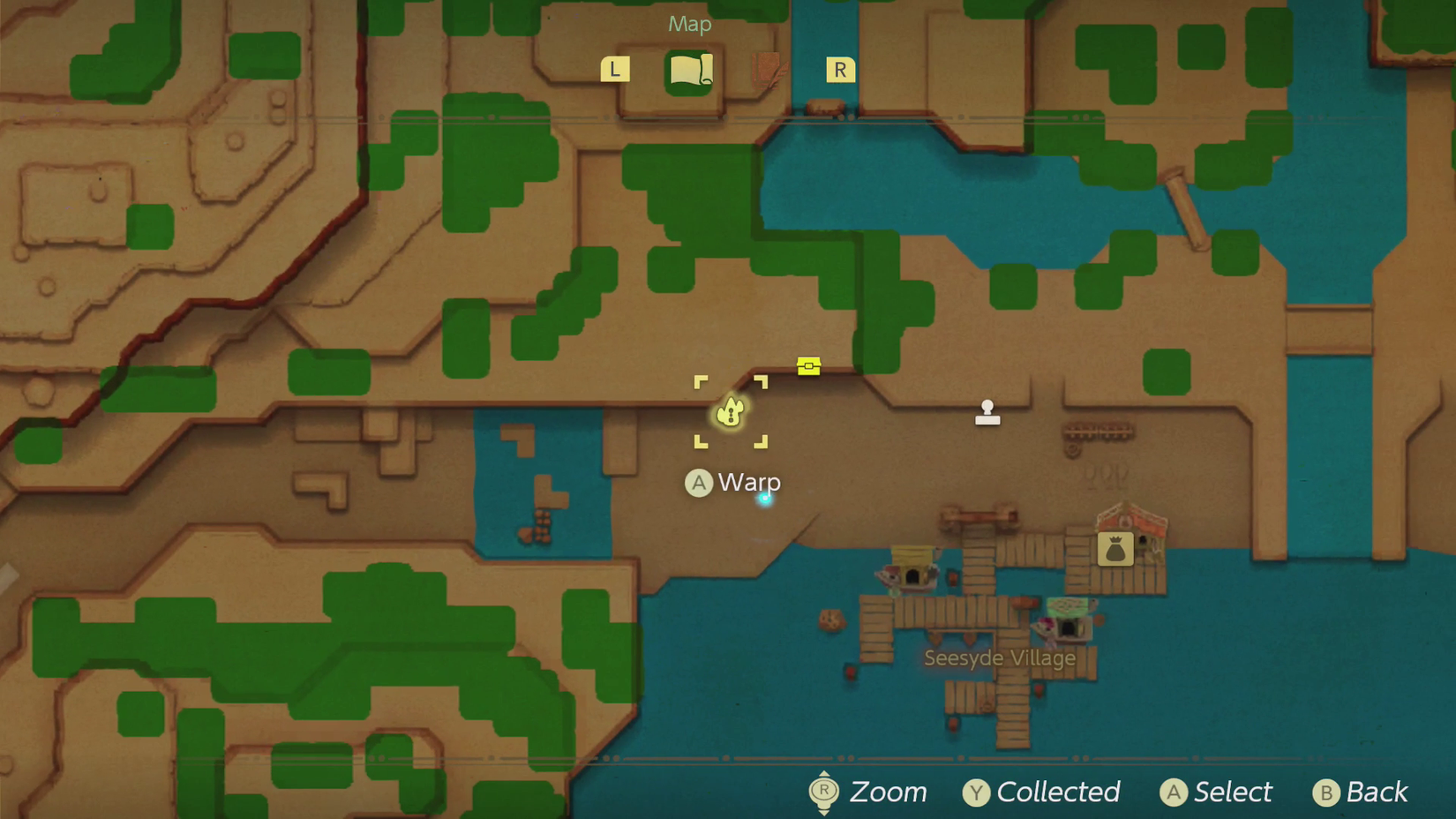Viewport: 1456px width, 819px height.
Task: Click the R shoulder button hint
Action: point(839,69)
